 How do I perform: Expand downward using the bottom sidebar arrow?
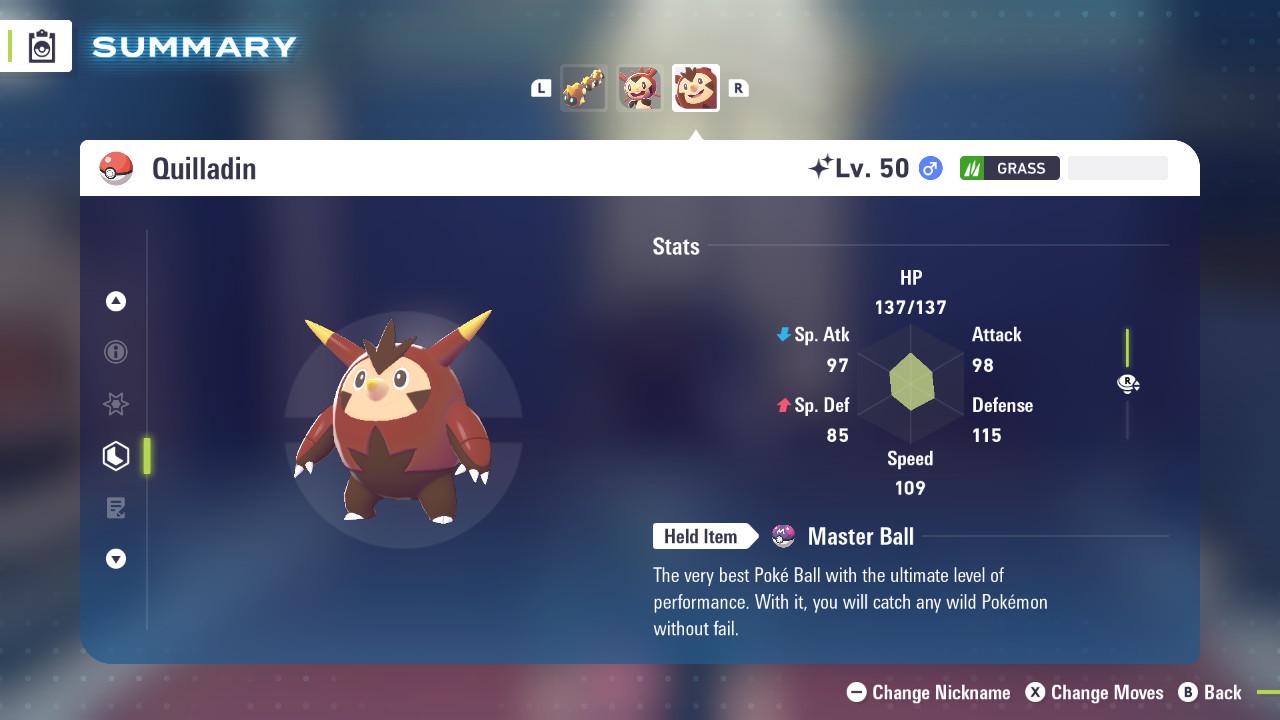click(116, 559)
